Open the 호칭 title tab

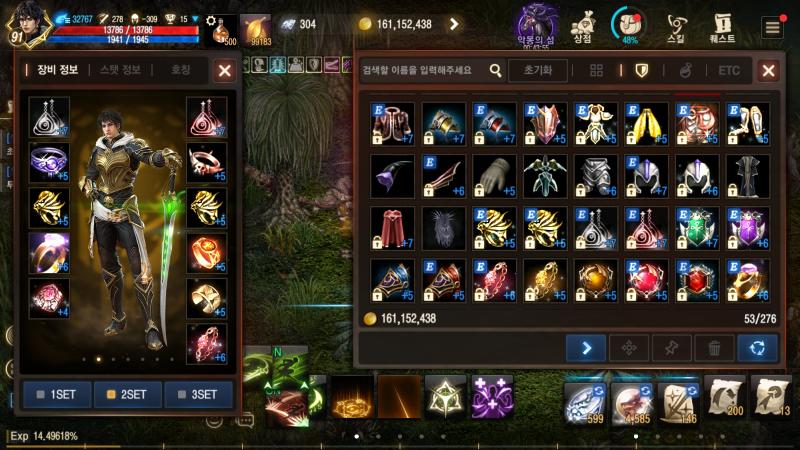(180, 70)
